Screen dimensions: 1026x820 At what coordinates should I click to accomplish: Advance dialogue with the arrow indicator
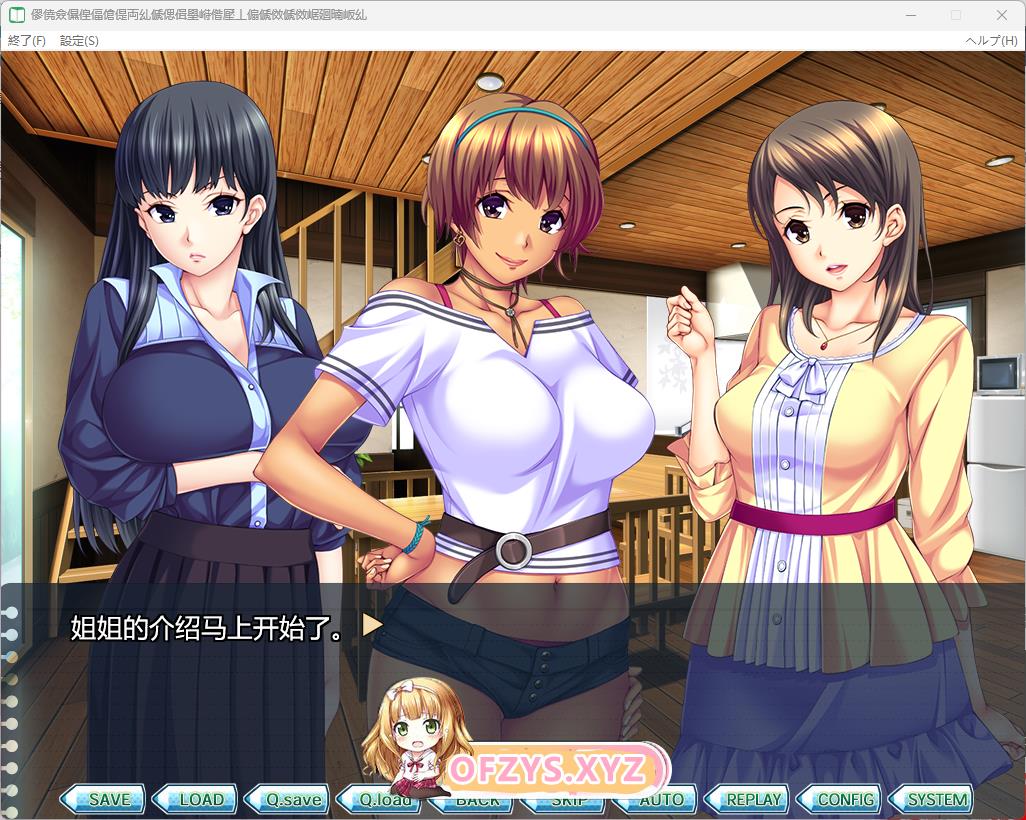[372, 626]
